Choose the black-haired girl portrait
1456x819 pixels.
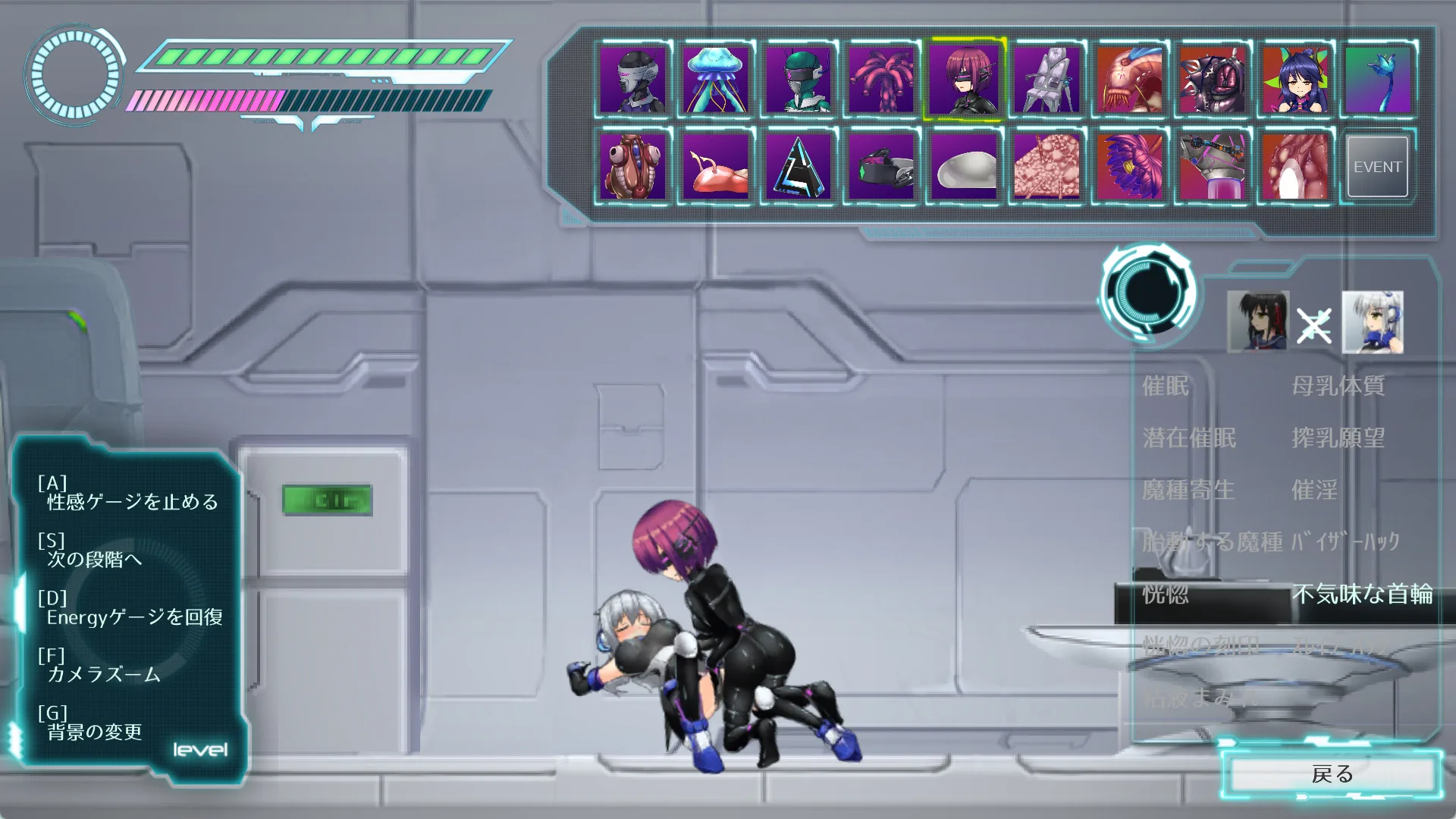(1257, 322)
